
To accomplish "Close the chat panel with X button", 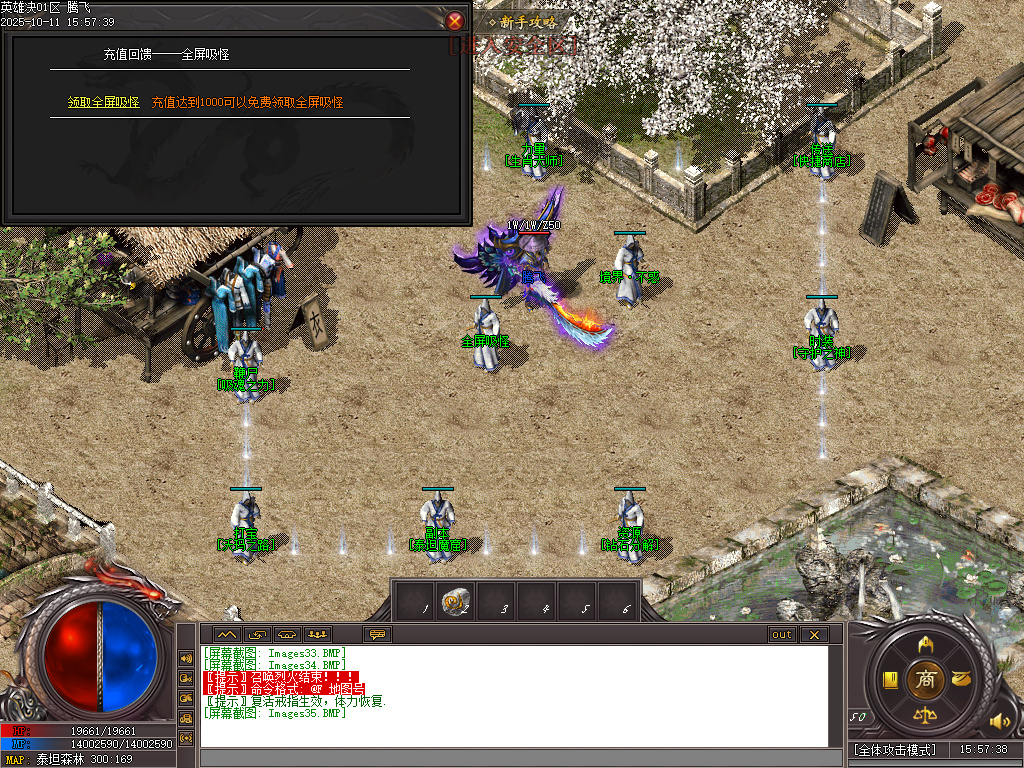I will [x=814, y=634].
